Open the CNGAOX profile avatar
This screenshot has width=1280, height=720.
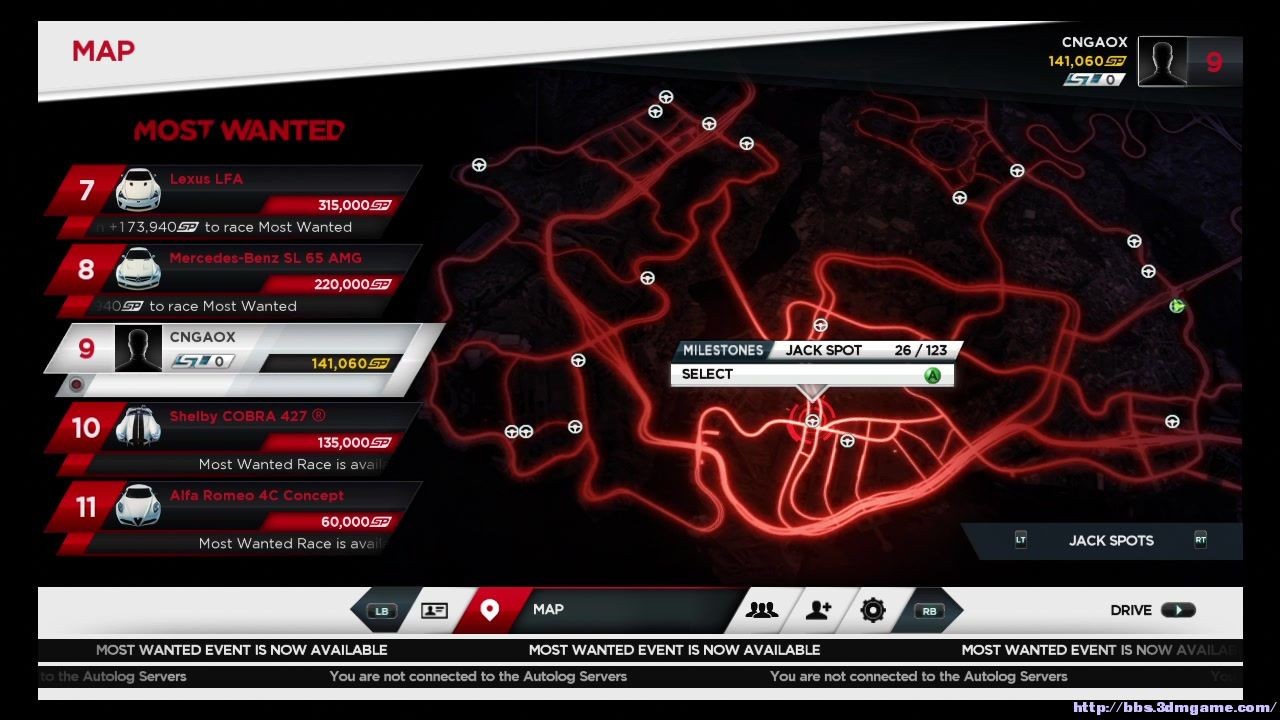tap(1162, 62)
